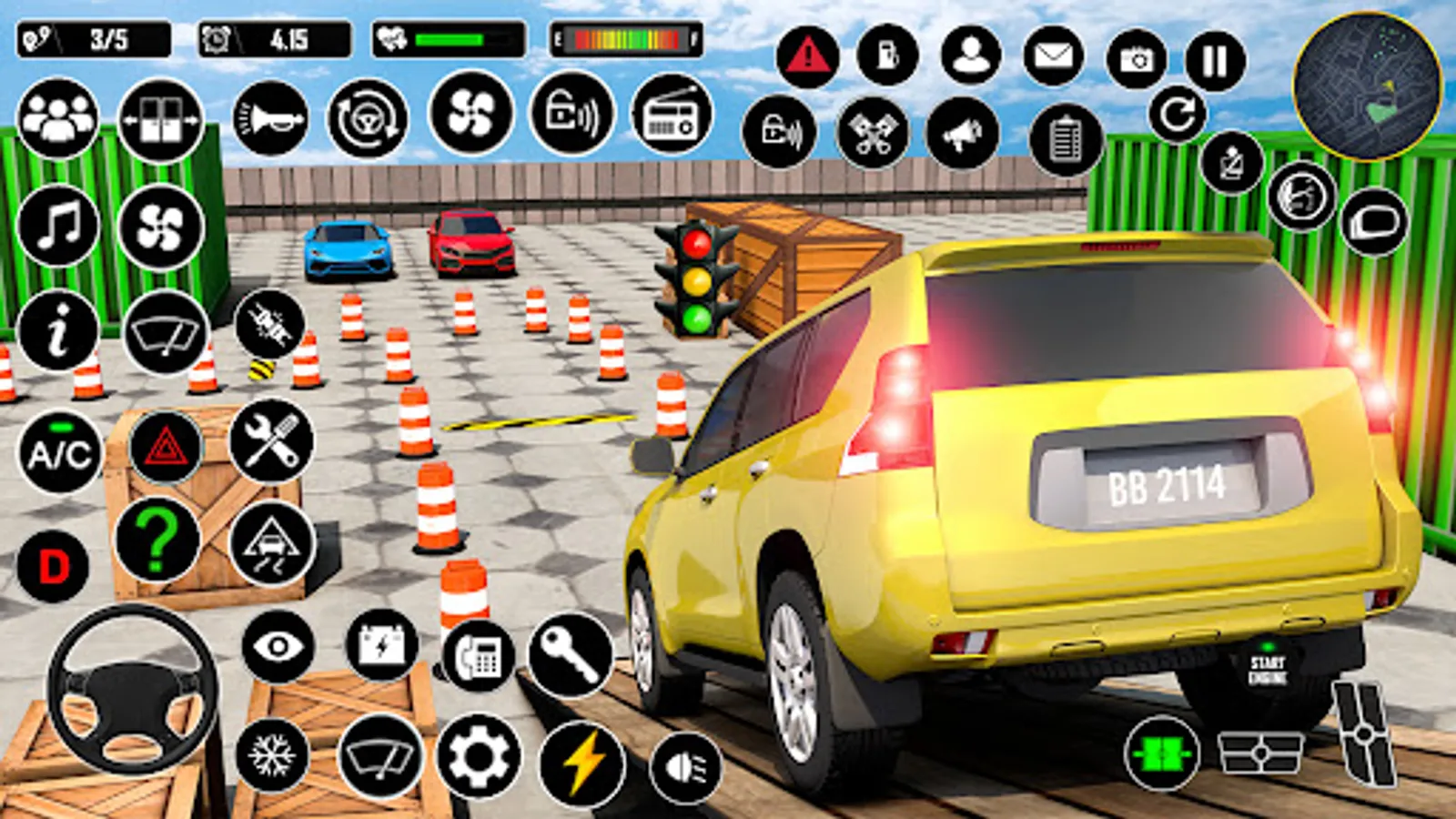Toggle the A/C button

click(59, 452)
